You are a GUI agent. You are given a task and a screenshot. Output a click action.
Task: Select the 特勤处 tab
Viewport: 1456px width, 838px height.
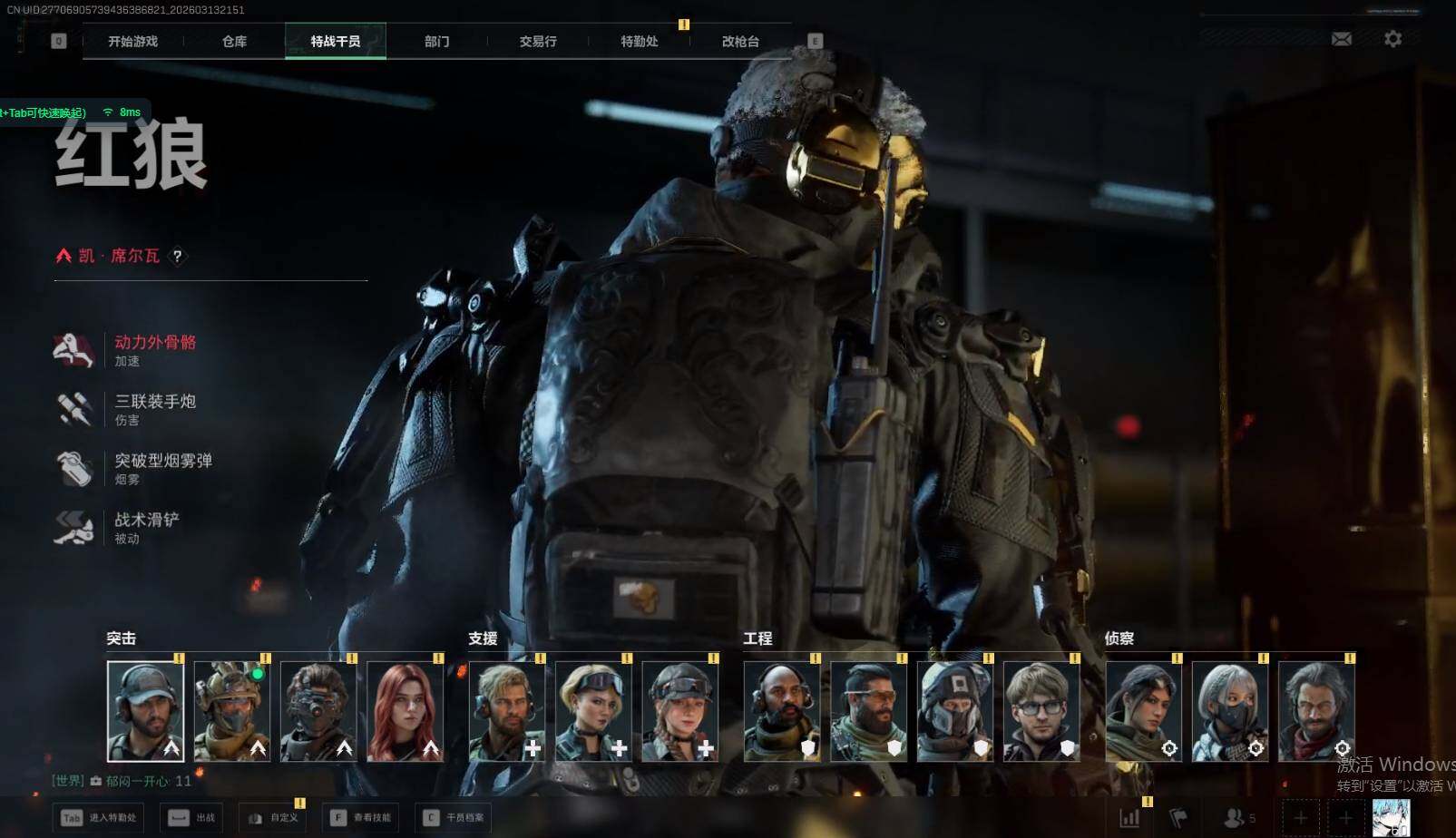639,42
